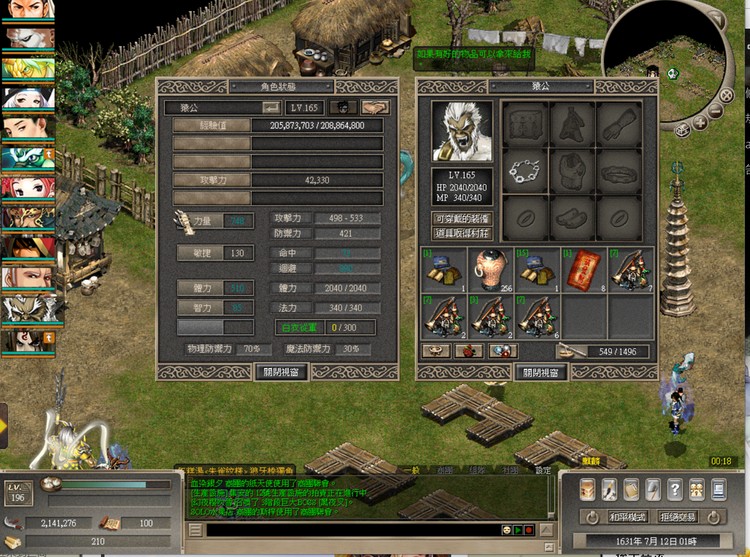Open the computer monitor system icon
Image resolution: width=750 pixels, height=557 pixels.
click(x=719, y=490)
